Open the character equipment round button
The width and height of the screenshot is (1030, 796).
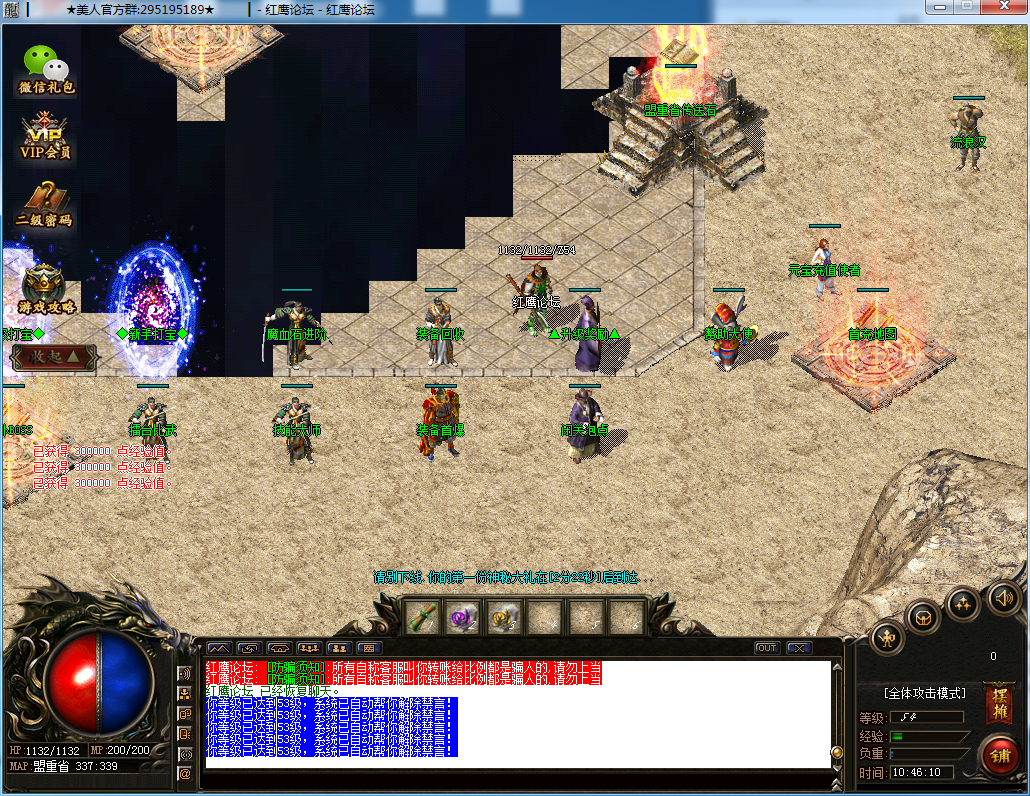pyautogui.click(x=887, y=637)
